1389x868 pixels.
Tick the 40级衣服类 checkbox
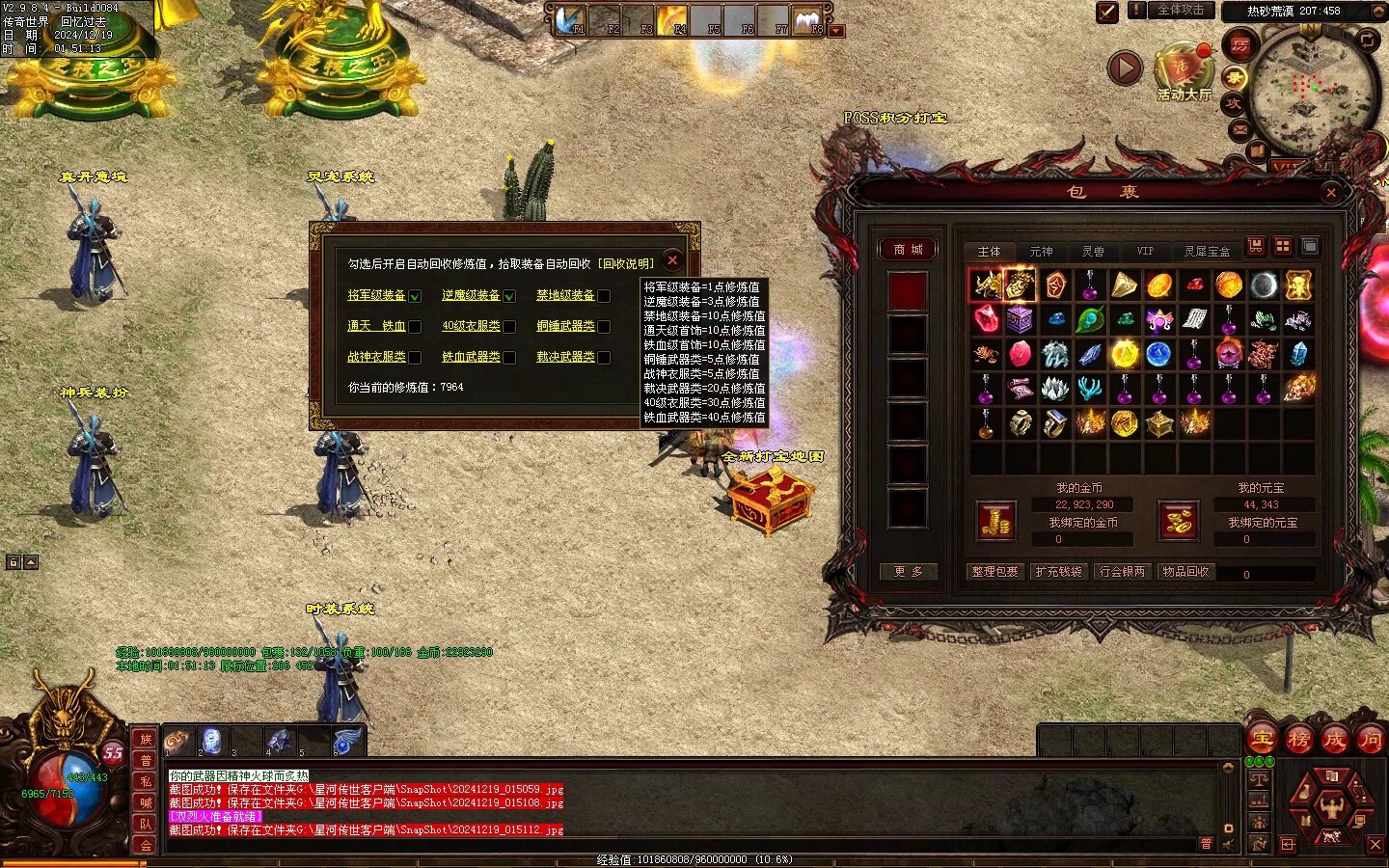click(x=509, y=327)
